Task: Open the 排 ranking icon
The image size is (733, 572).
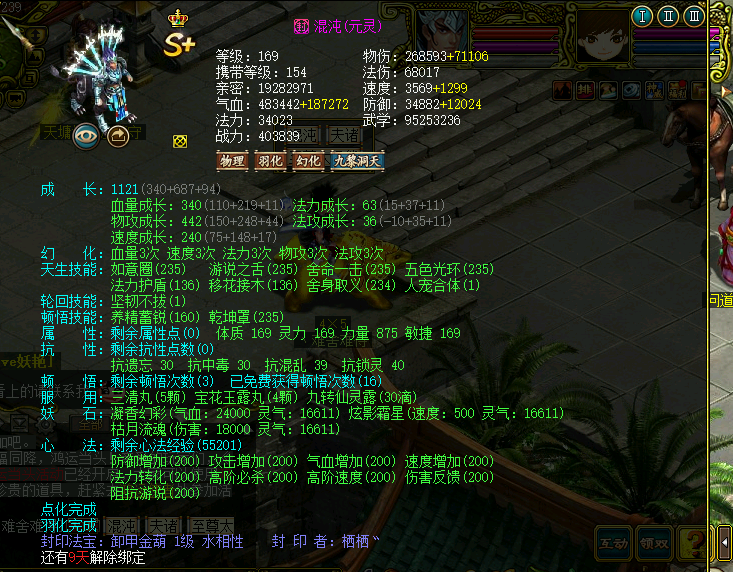Action: click(x=584, y=91)
